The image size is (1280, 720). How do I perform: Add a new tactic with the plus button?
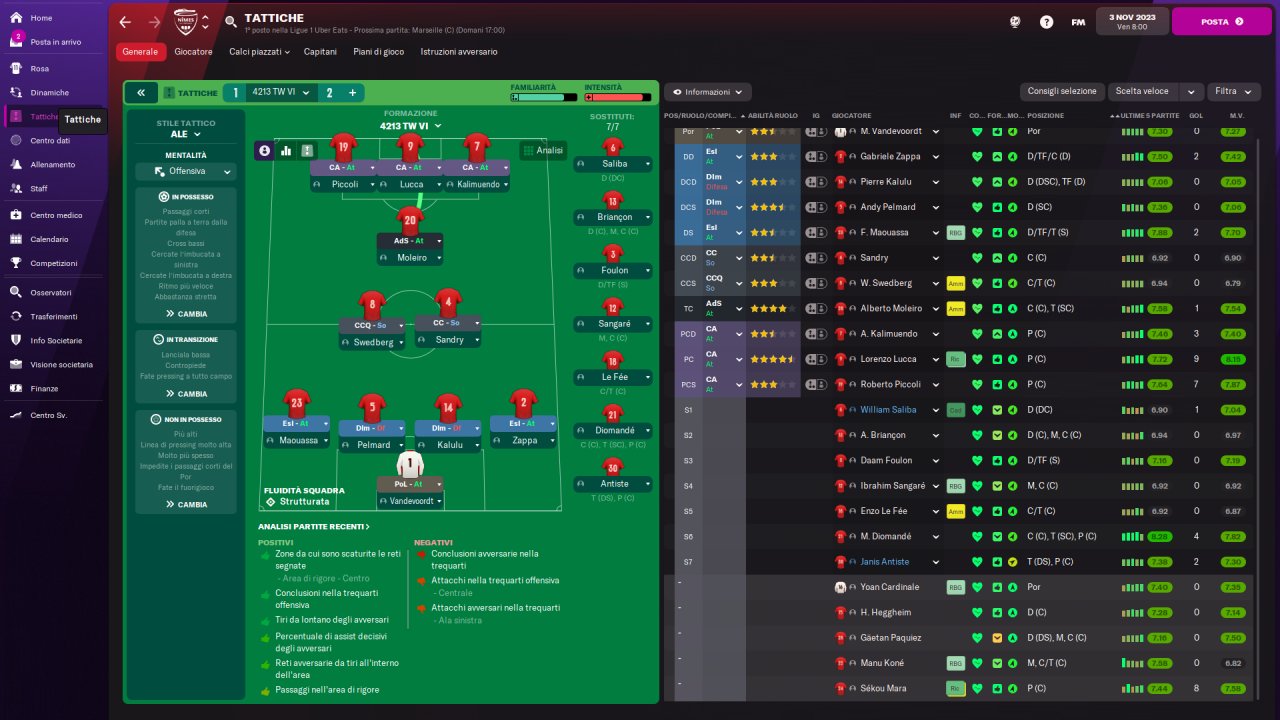pyautogui.click(x=352, y=92)
